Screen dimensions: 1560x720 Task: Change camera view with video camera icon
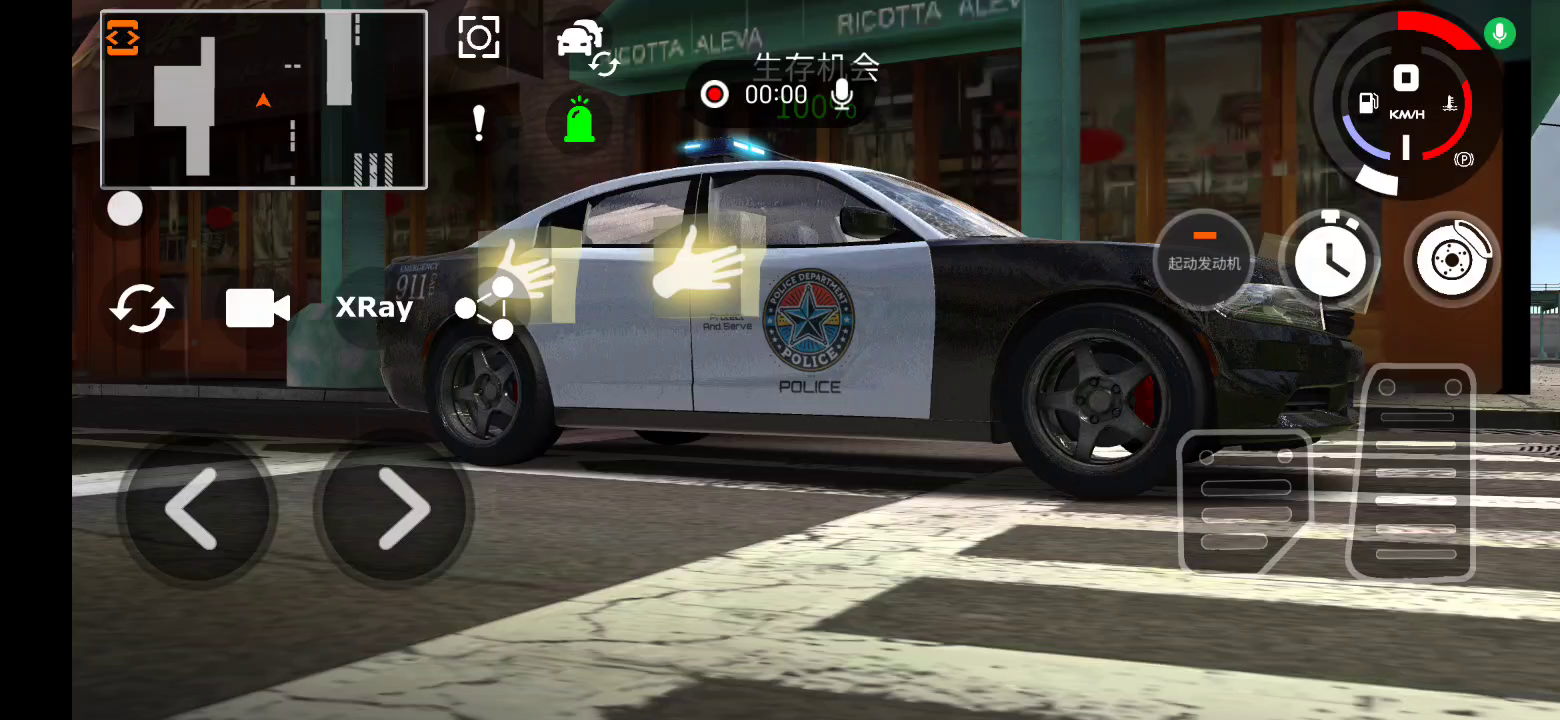point(257,309)
